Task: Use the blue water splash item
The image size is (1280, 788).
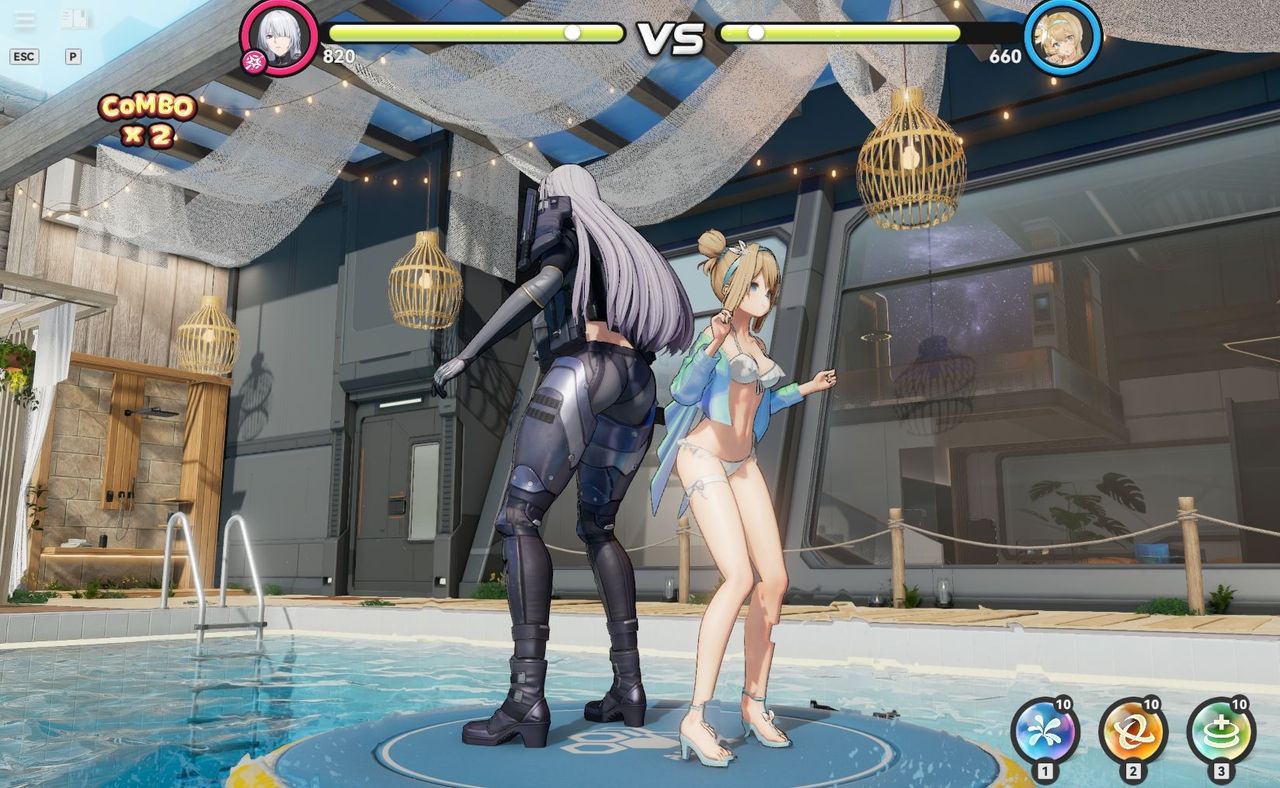Action: [1044, 732]
